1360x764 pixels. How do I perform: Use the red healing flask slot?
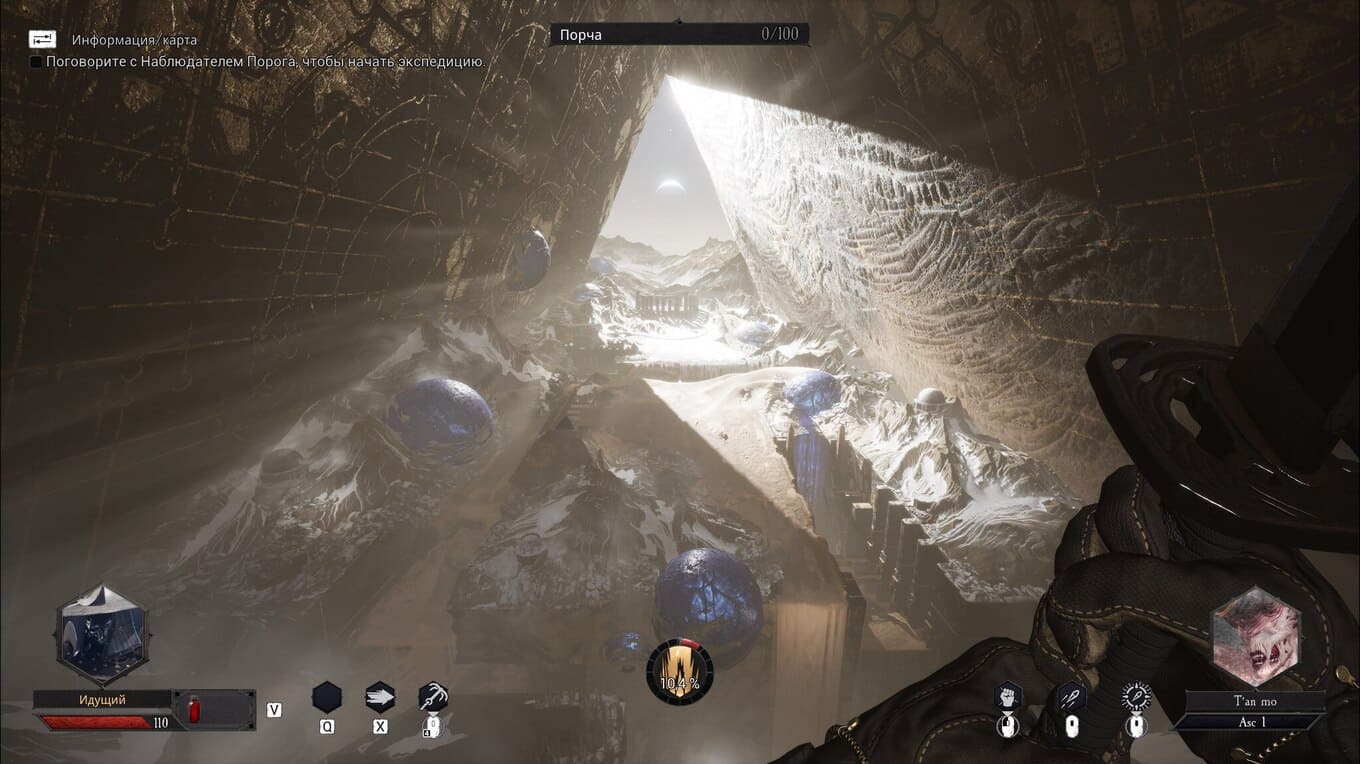point(194,709)
